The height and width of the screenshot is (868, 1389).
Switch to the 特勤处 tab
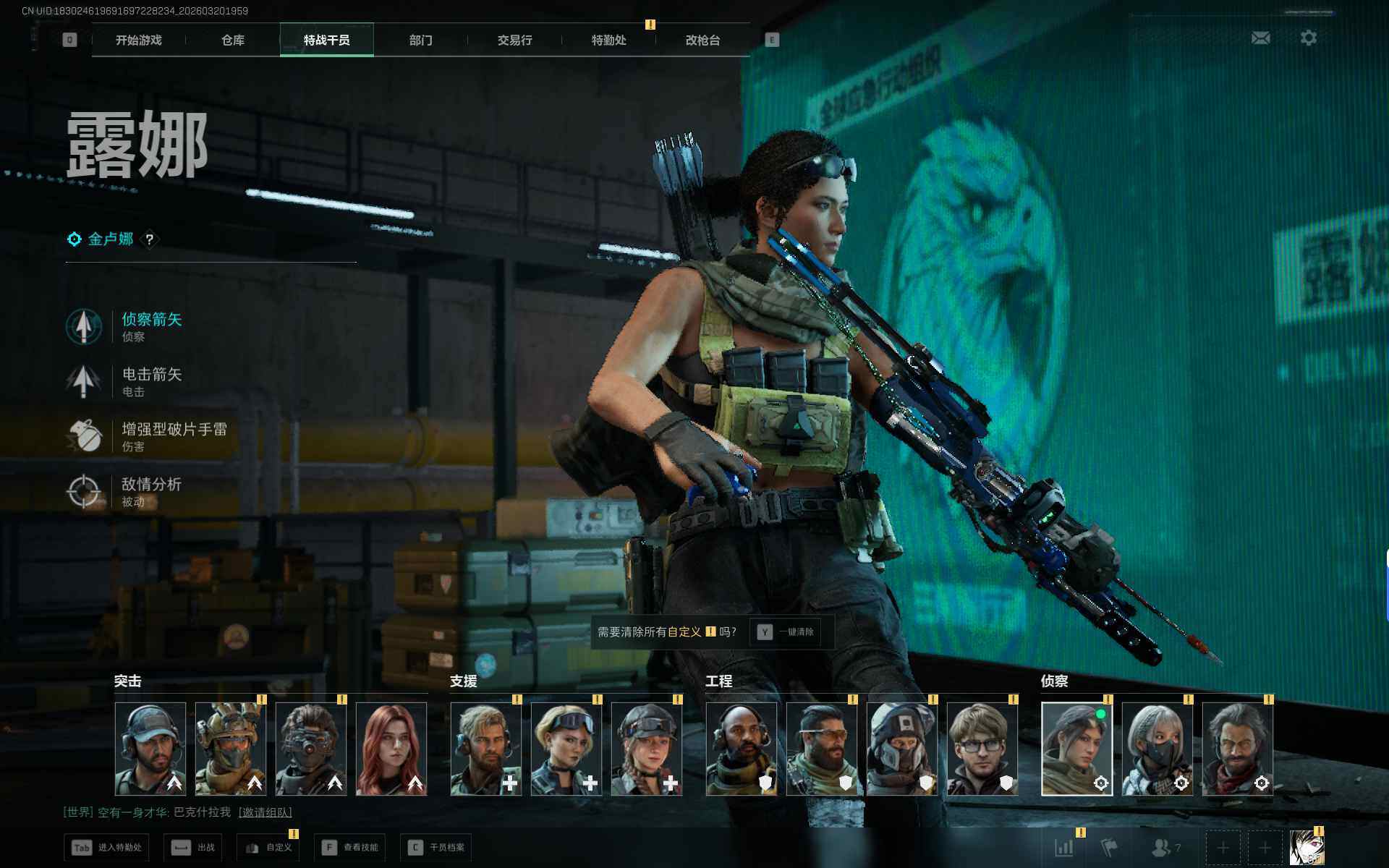point(608,41)
